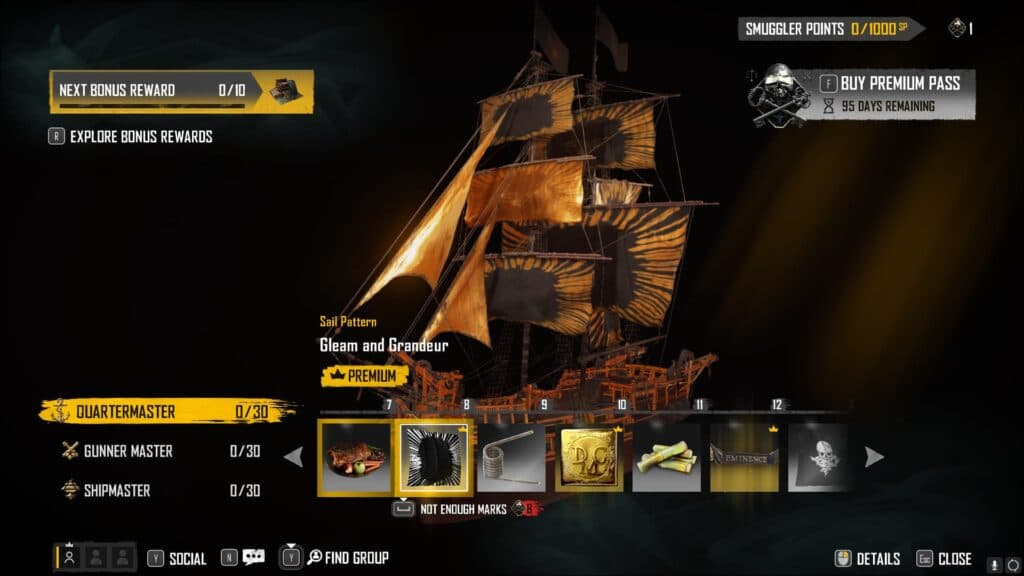Open the Social menu
This screenshot has height=576, width=1024.
pos(177,559)
